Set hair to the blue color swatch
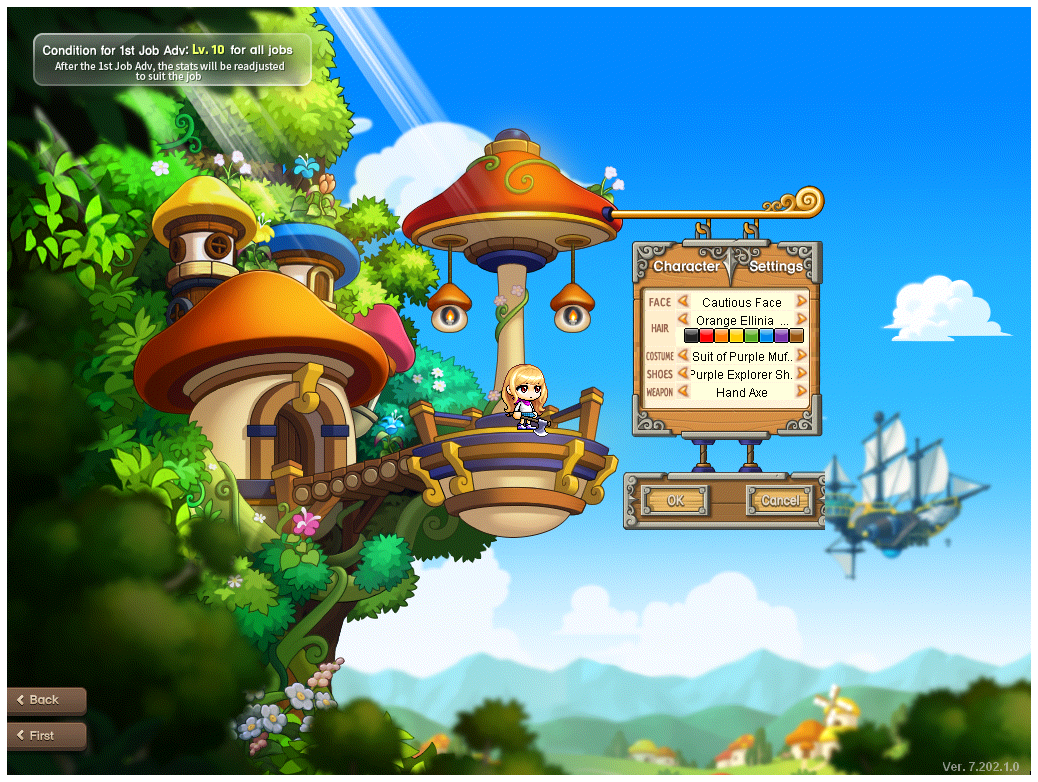Viewport: 1038px width, 782px height. [766, 336]
